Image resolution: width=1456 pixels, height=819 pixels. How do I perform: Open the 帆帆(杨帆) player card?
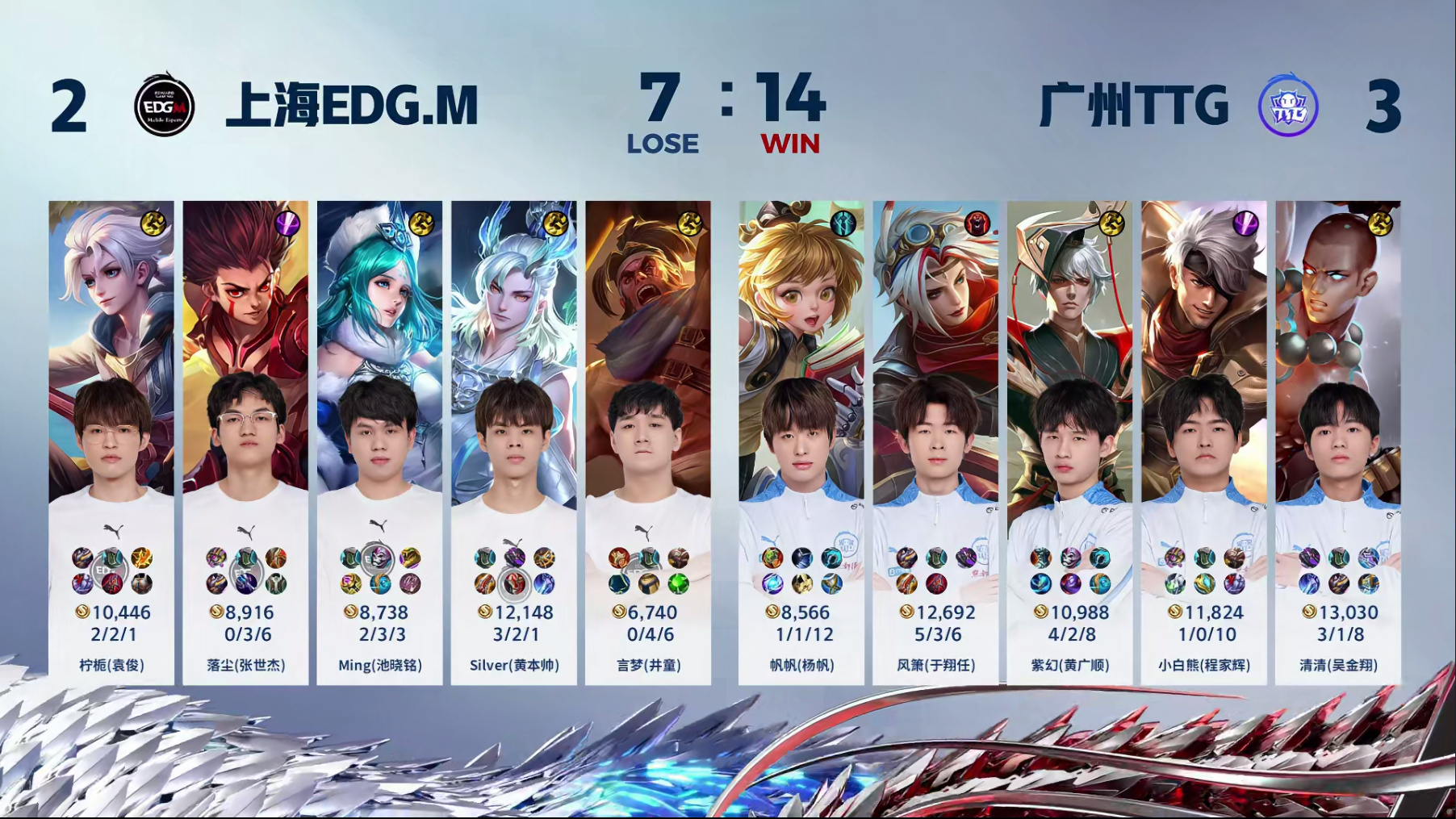pyautogui.click(x=801, y=442)
